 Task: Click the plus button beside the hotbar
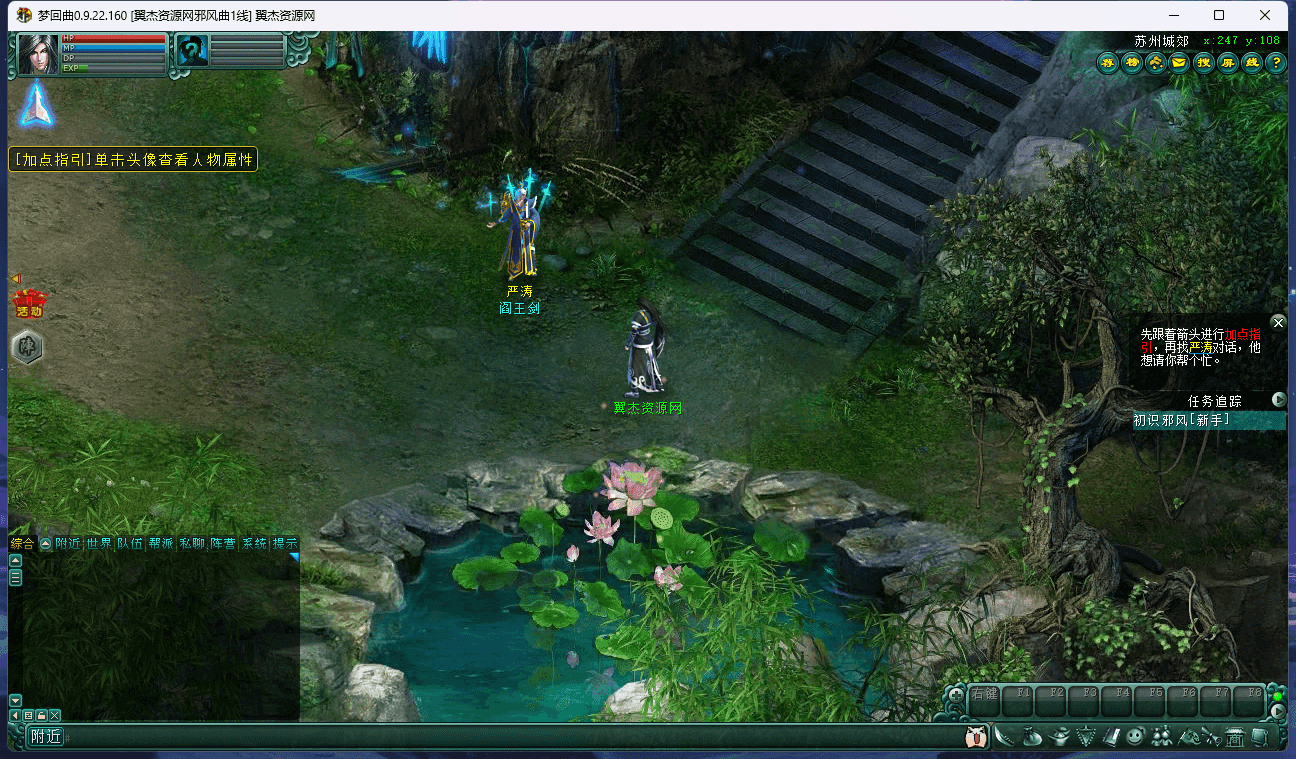[x=956, y=693]
